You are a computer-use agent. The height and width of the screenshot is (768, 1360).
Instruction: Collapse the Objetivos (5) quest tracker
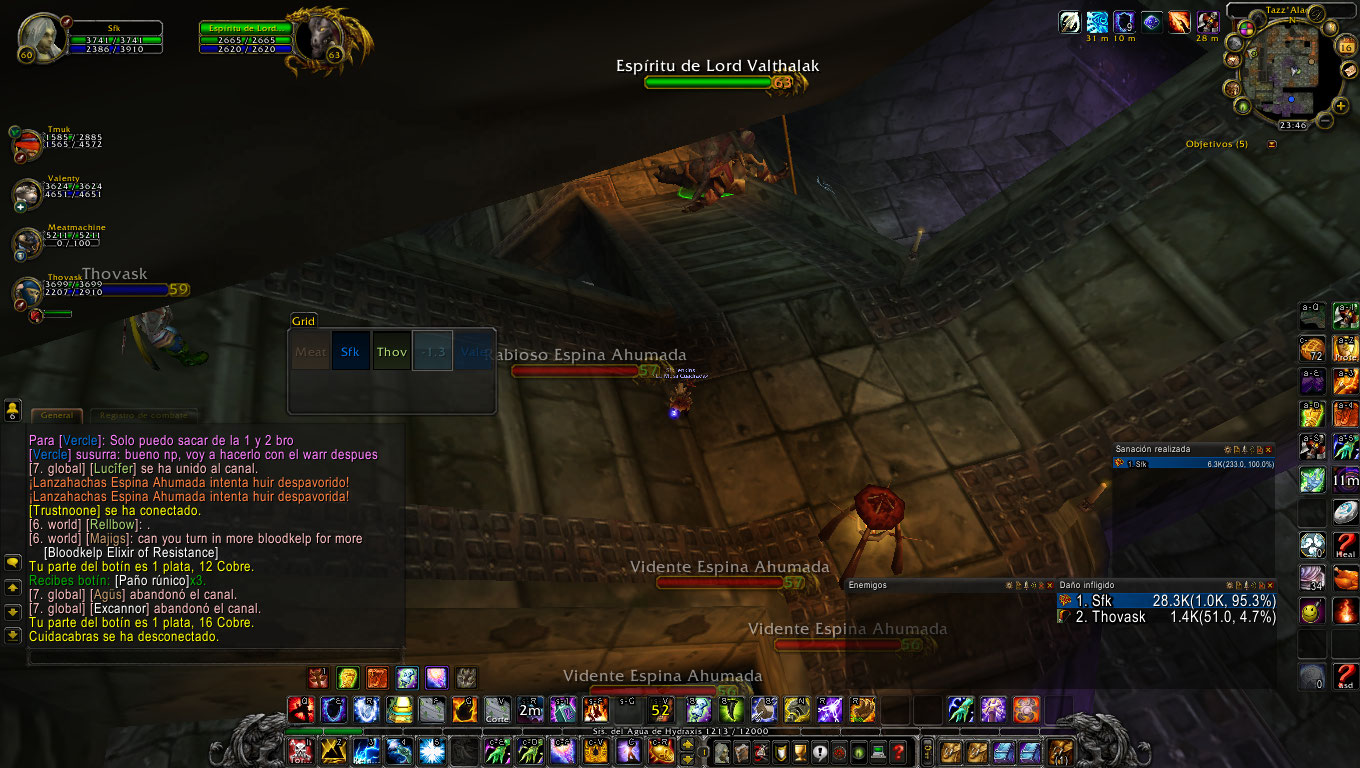point(1270,143)
